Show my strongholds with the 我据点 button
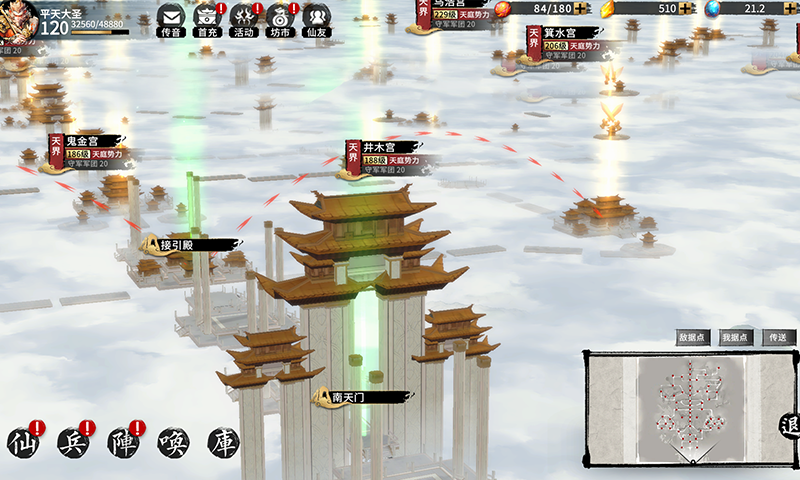 [x=735, y=338]
